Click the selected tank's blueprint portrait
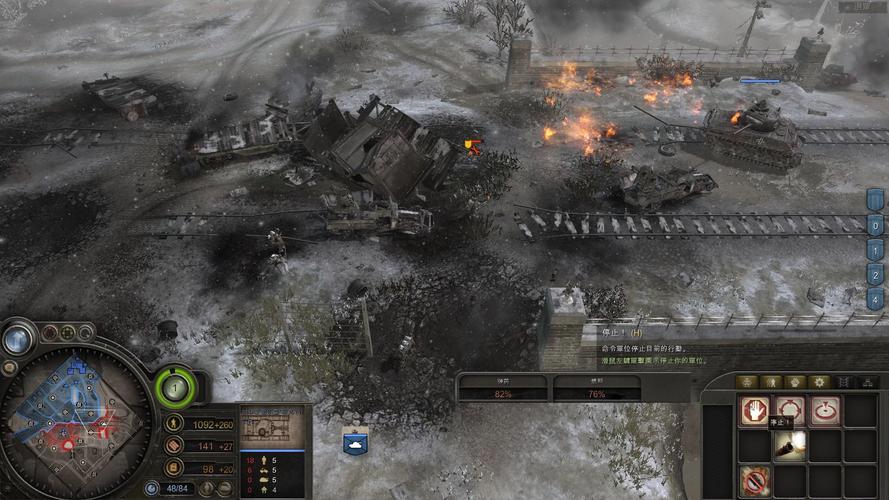This screenshot has width=889, height=500. [x=271, y=427]
